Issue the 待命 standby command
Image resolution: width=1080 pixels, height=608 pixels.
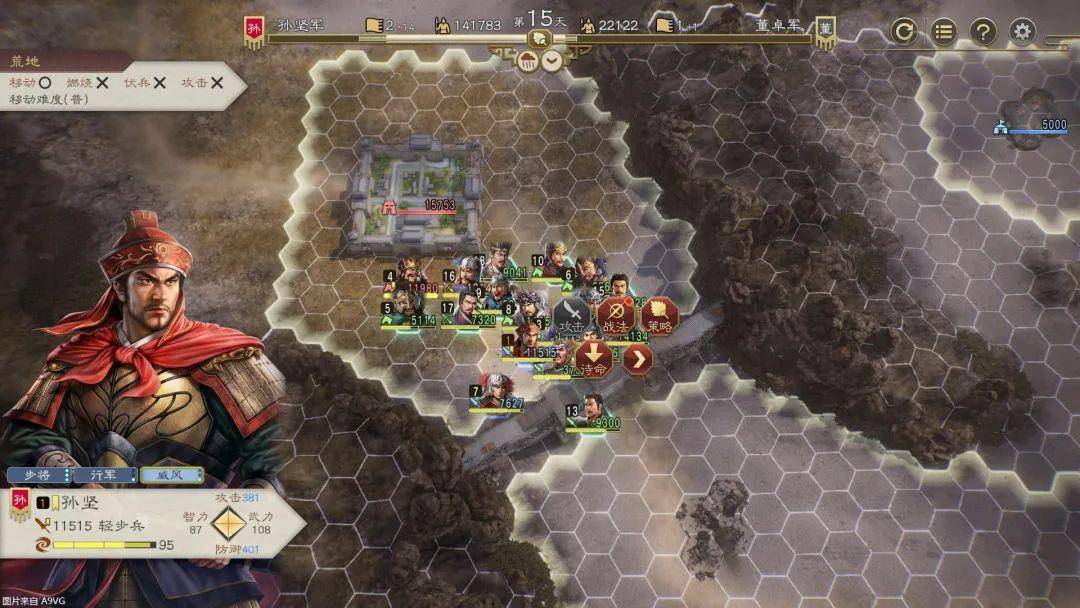(x=594, y=359)
